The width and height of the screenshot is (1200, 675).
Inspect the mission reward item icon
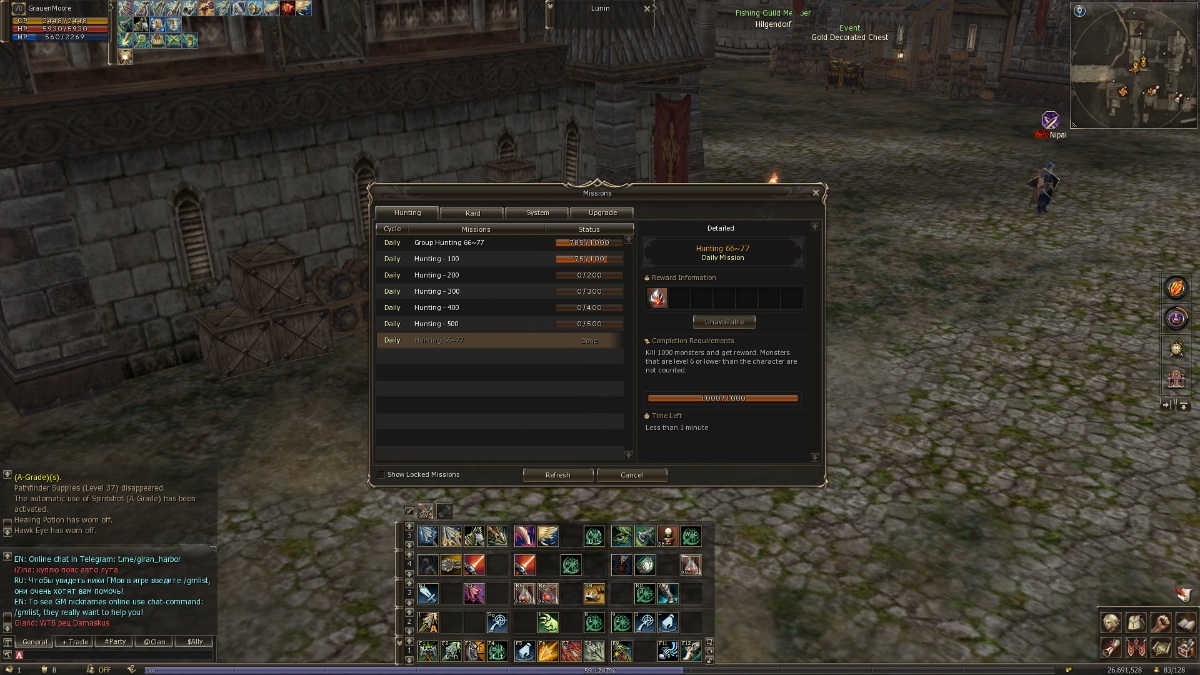point(657,297)
